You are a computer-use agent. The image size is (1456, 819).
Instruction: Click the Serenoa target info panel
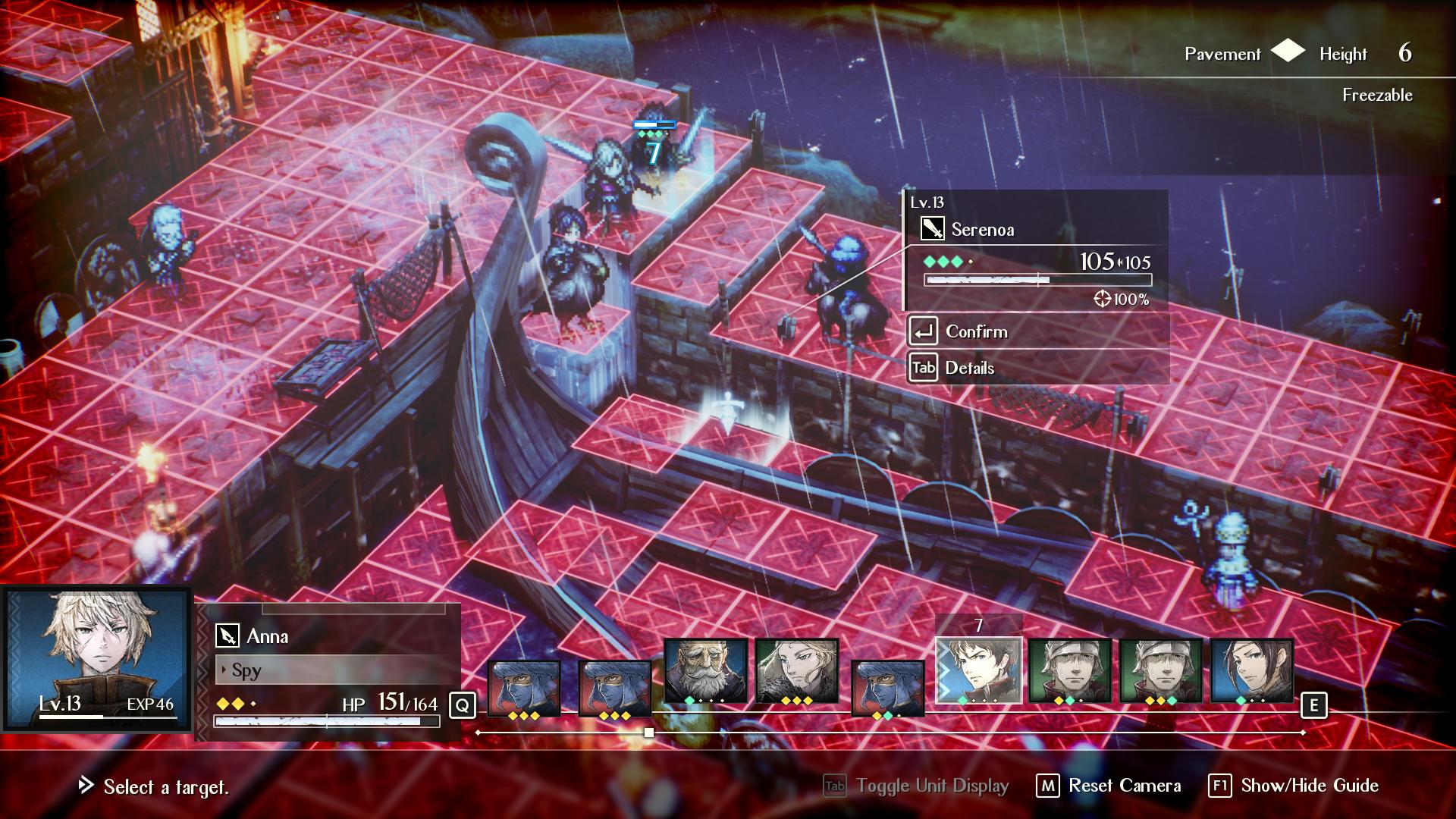(x=1036, y=250)
